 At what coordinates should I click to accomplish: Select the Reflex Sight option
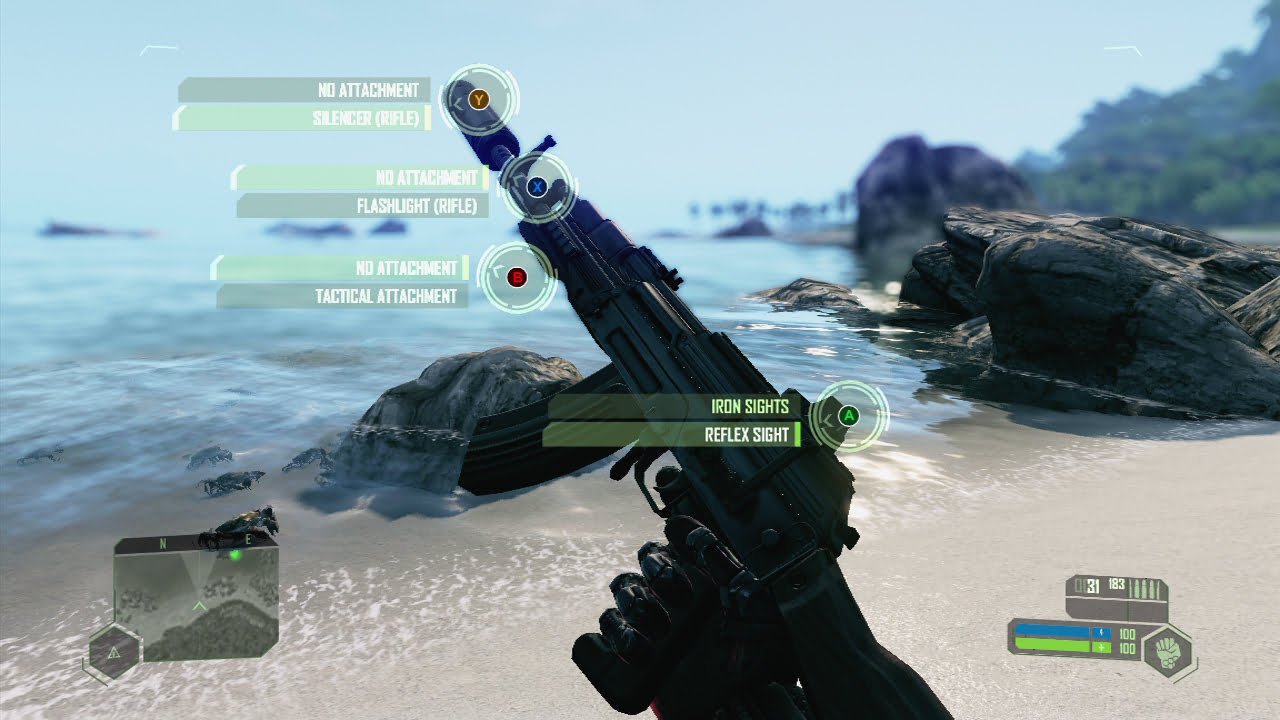pyautogui.click(x=672, y=435)
